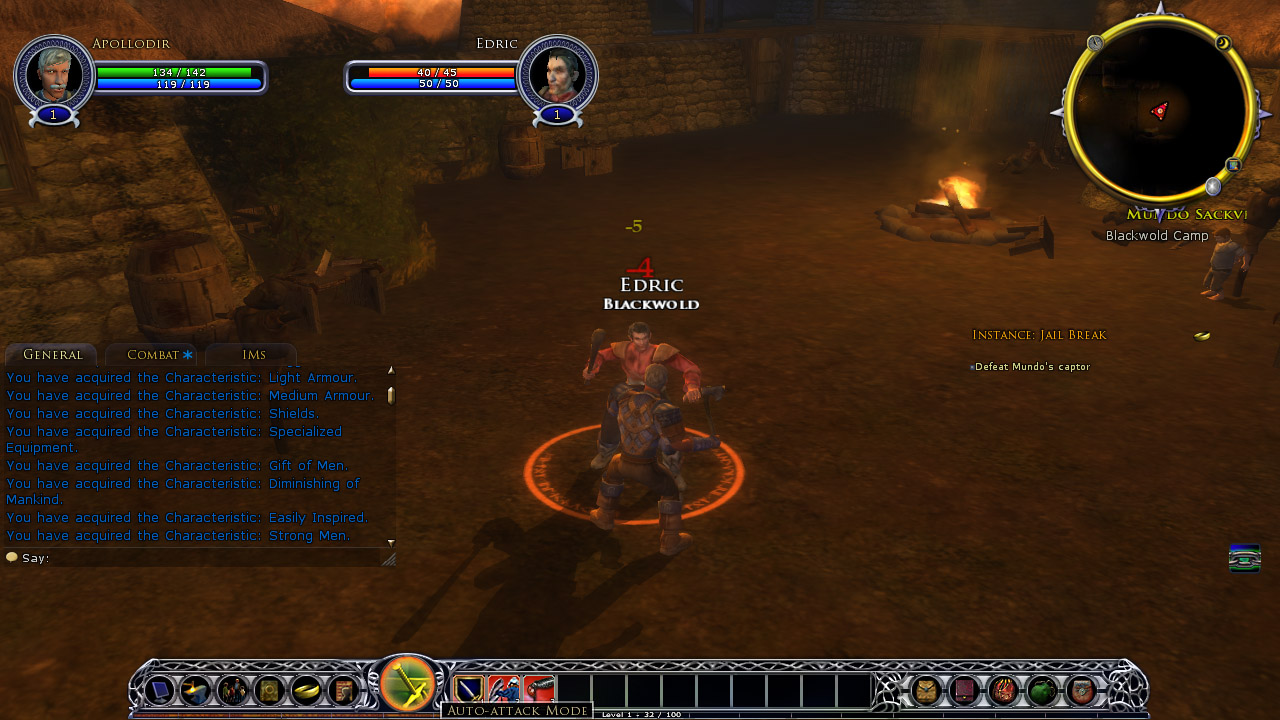
Task: Open the anvil crafting panel icon
Action: click(195, 690)
